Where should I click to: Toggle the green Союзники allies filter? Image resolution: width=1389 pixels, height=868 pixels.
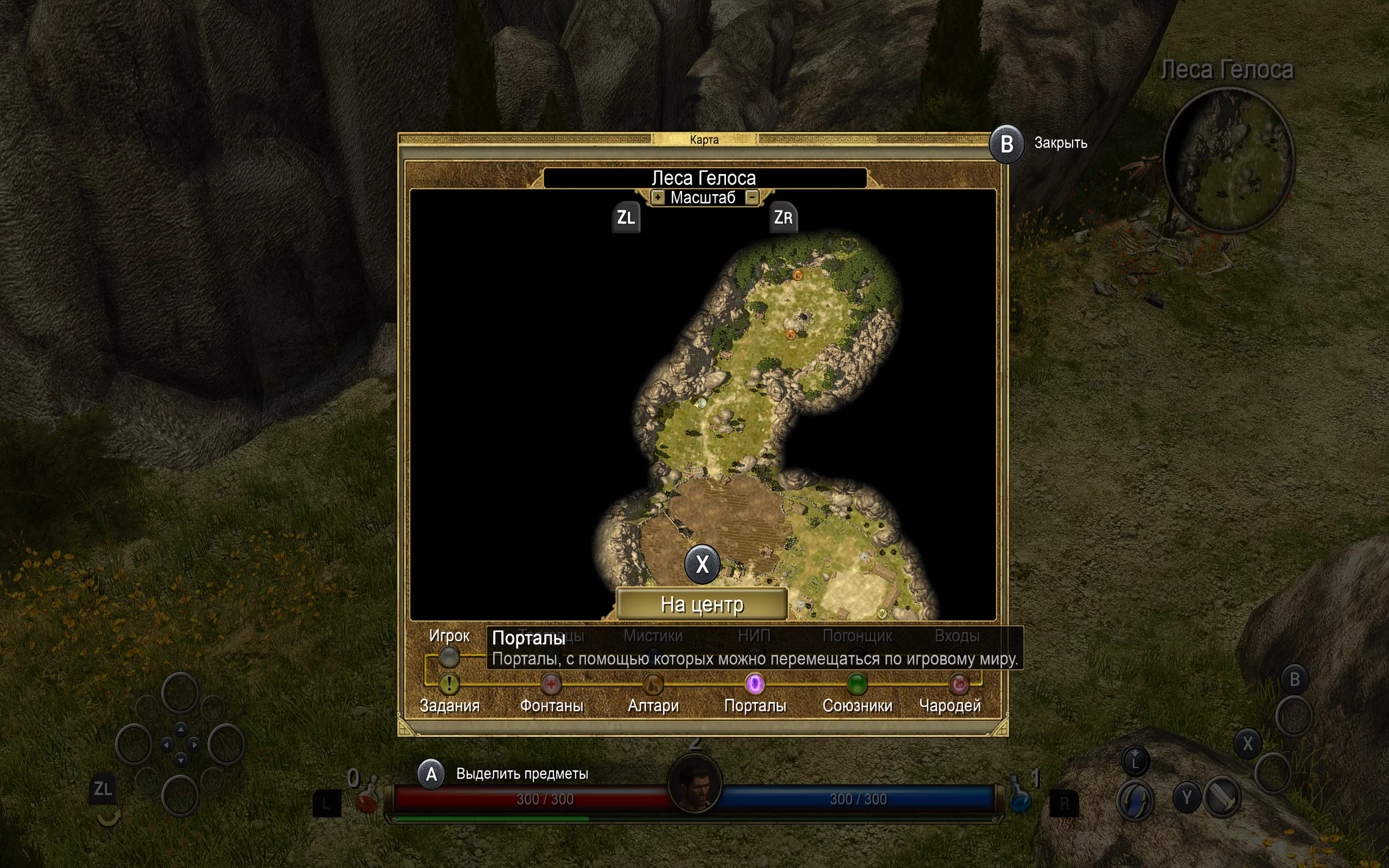[857, 684]
